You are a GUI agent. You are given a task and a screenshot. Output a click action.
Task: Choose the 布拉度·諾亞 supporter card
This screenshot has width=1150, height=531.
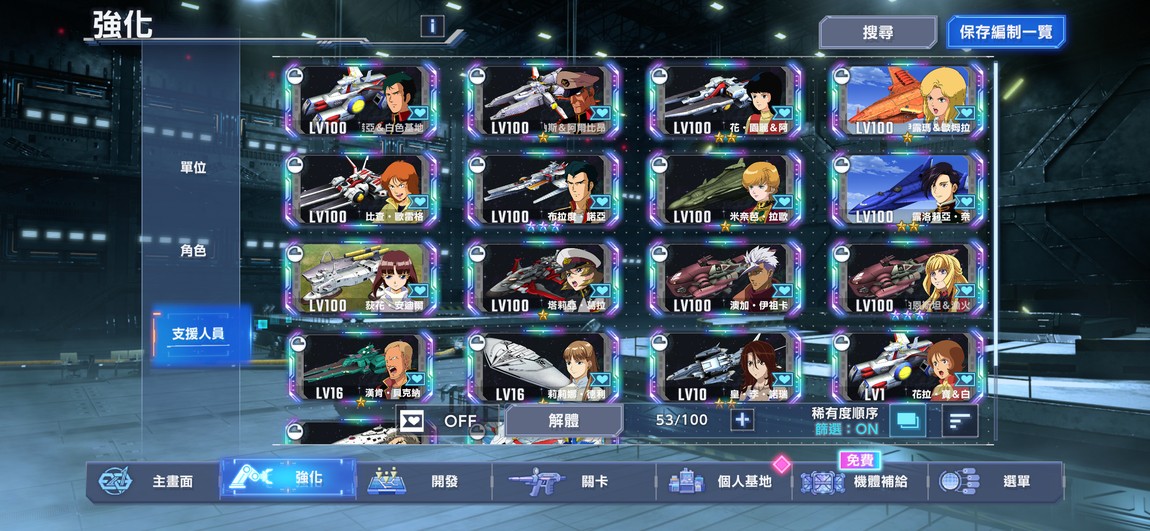point(543,189)
